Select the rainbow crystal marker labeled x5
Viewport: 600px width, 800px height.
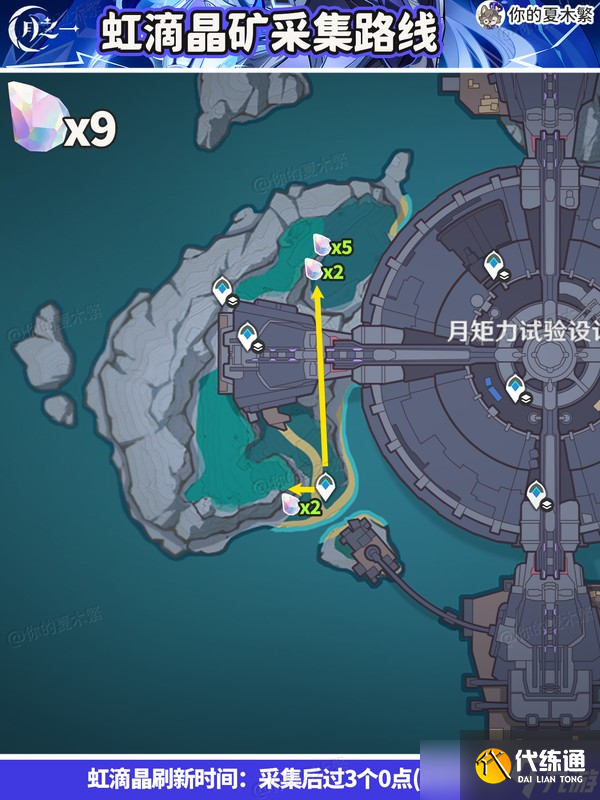click(x=321, y=245)
